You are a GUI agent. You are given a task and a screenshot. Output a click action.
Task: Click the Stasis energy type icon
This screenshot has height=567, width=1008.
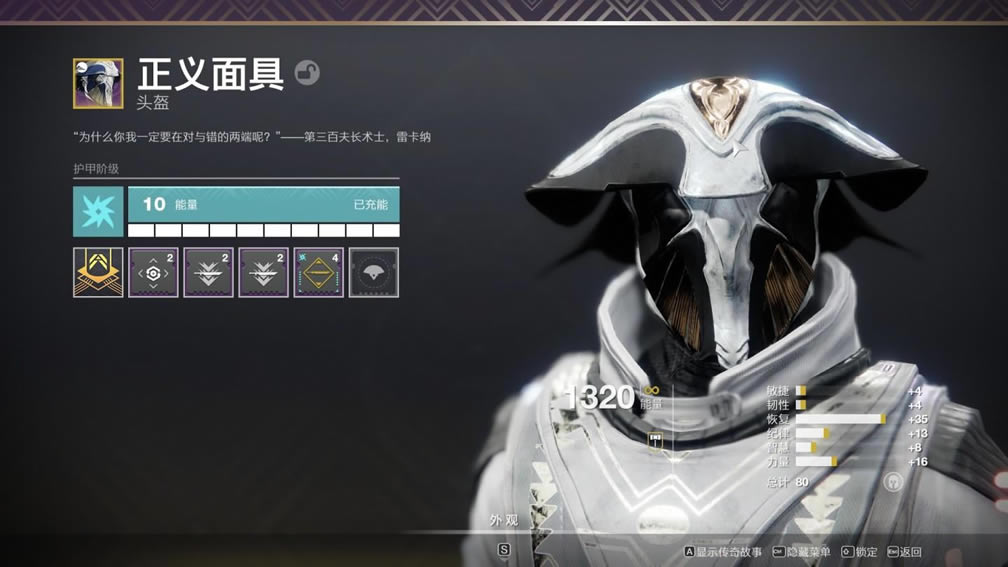pos(98,211)
